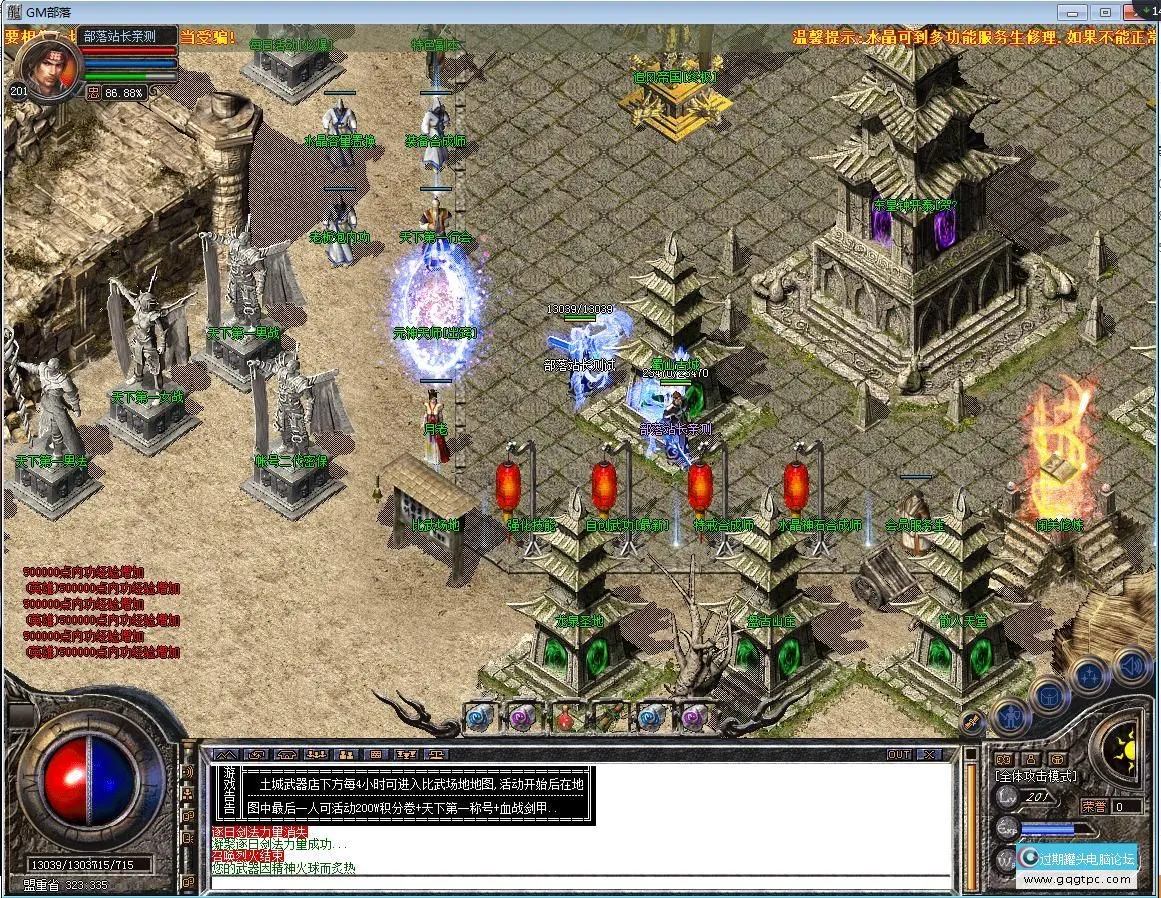Click the chat text input line
The height and width of the screenshot is (898, 1161).
coord(580,882)
